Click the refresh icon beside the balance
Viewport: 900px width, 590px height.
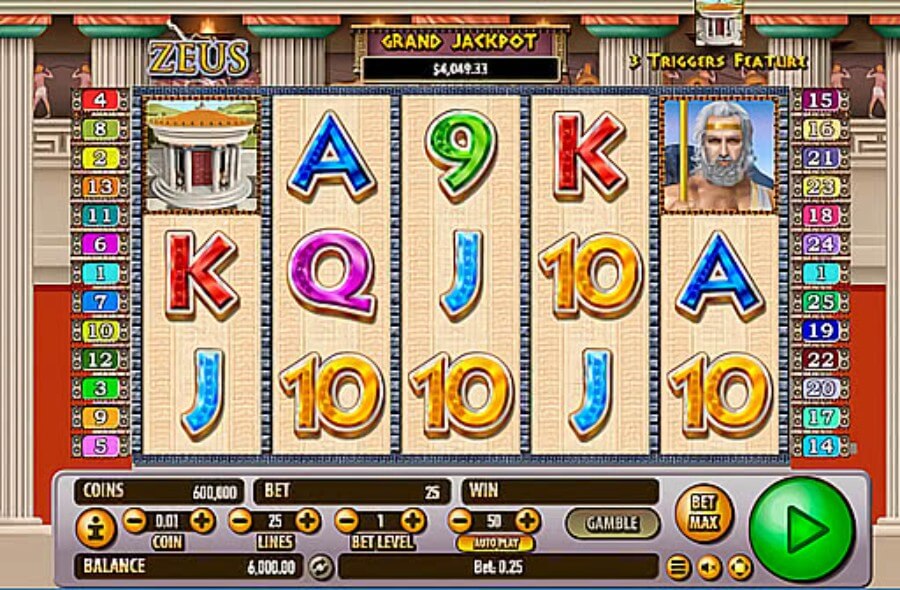pyautogui.click(x=320, y=567)
